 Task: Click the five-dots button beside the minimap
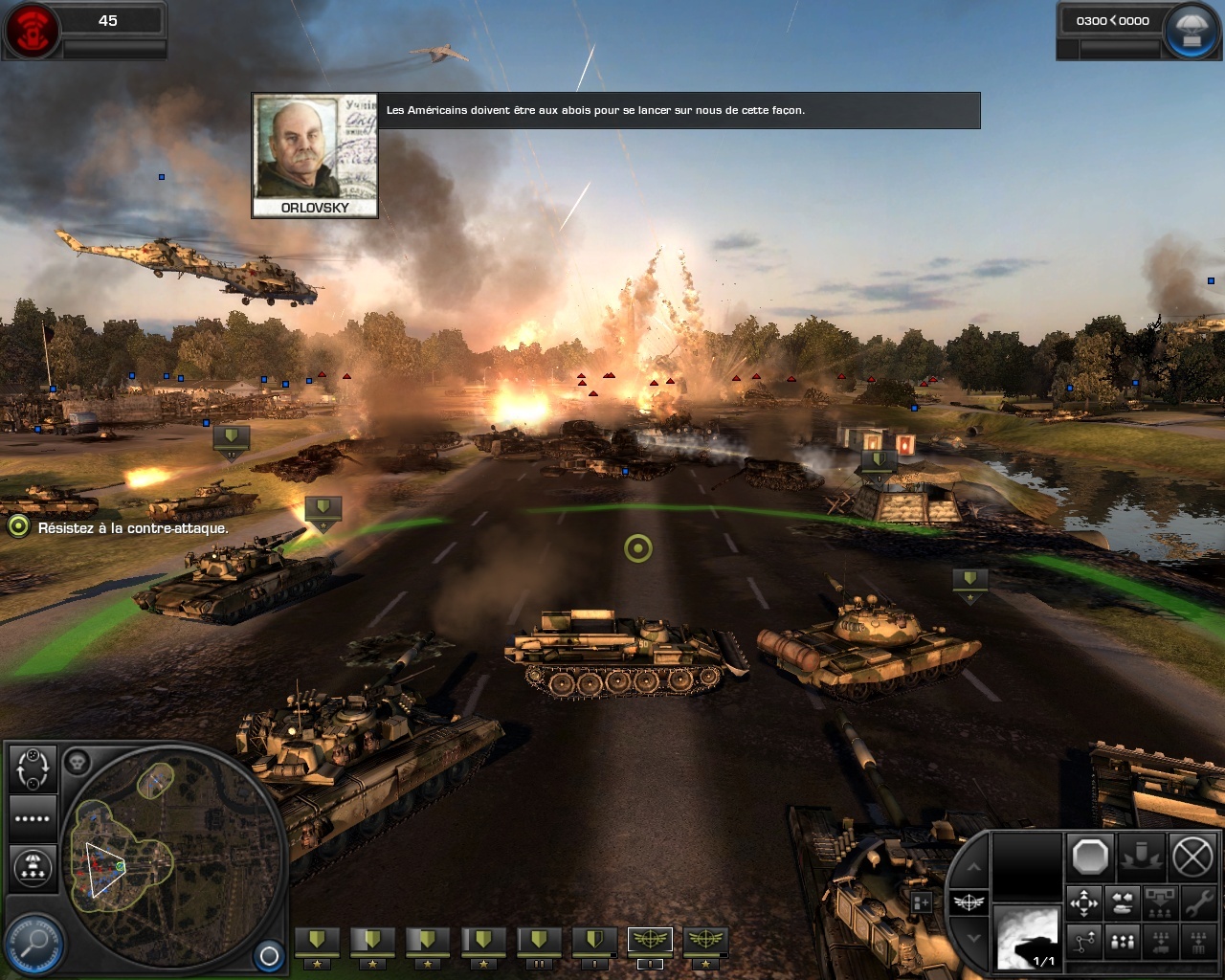[33, 818]
